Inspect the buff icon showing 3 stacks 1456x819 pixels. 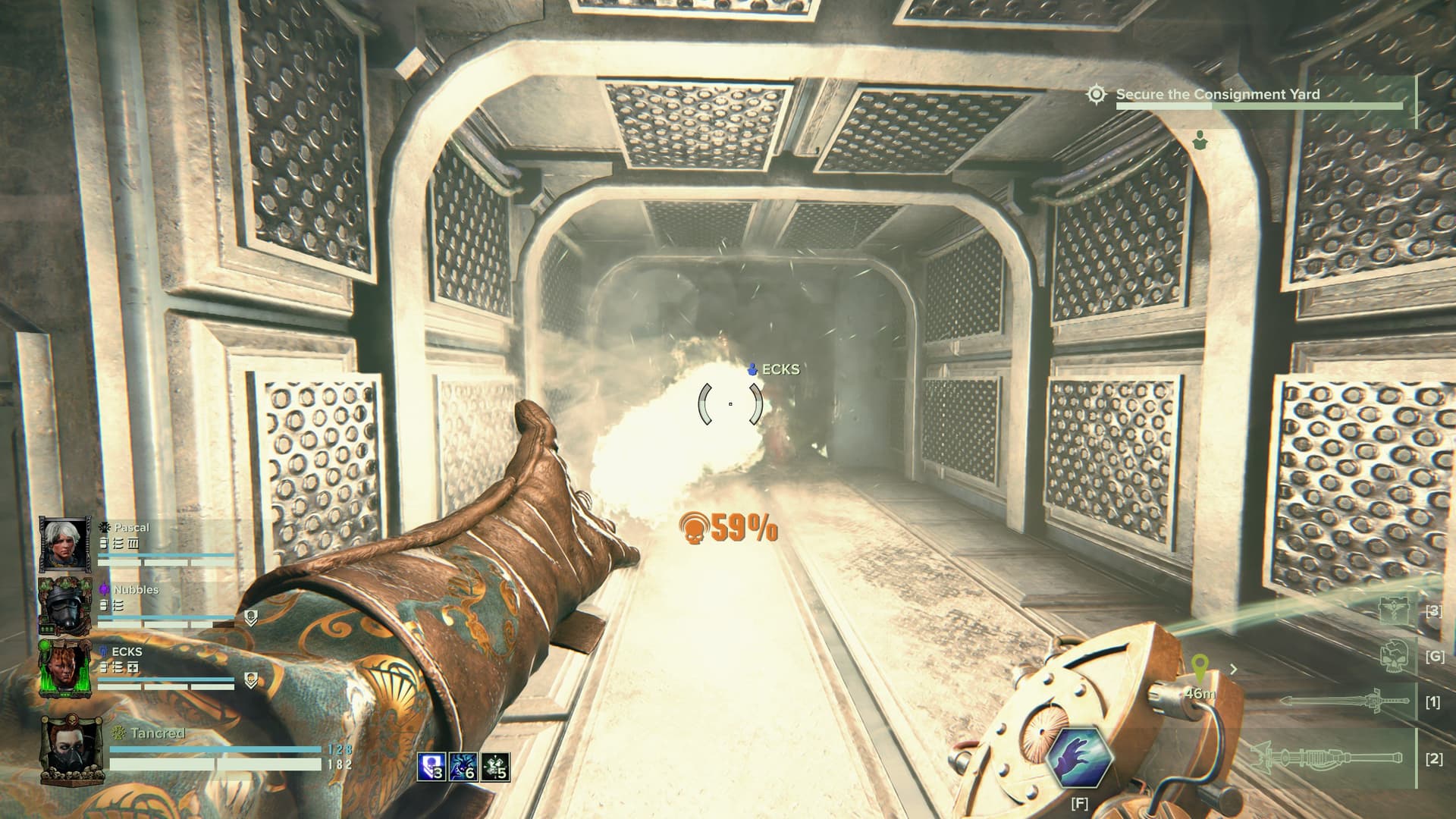click(x=431, y=767)
